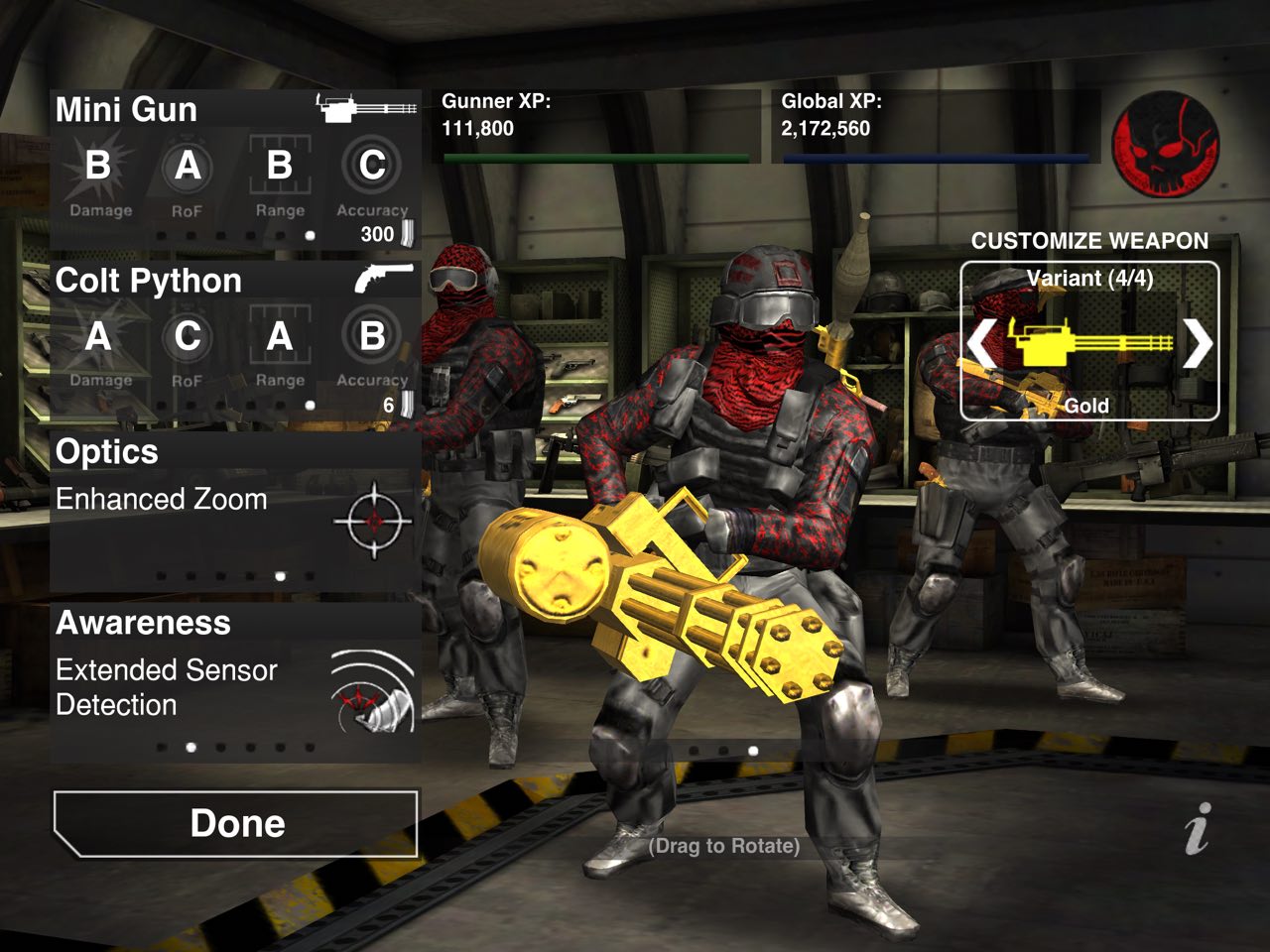Choose the Colt Python sidearm panel
This screenshot has width=1270, height=952.
235,340
